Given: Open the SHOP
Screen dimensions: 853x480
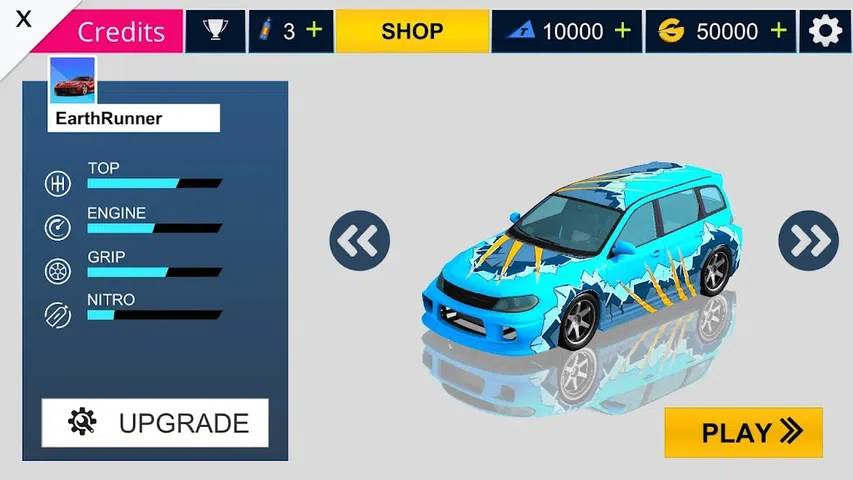Looking at the screenshot, I should point(412,31).
